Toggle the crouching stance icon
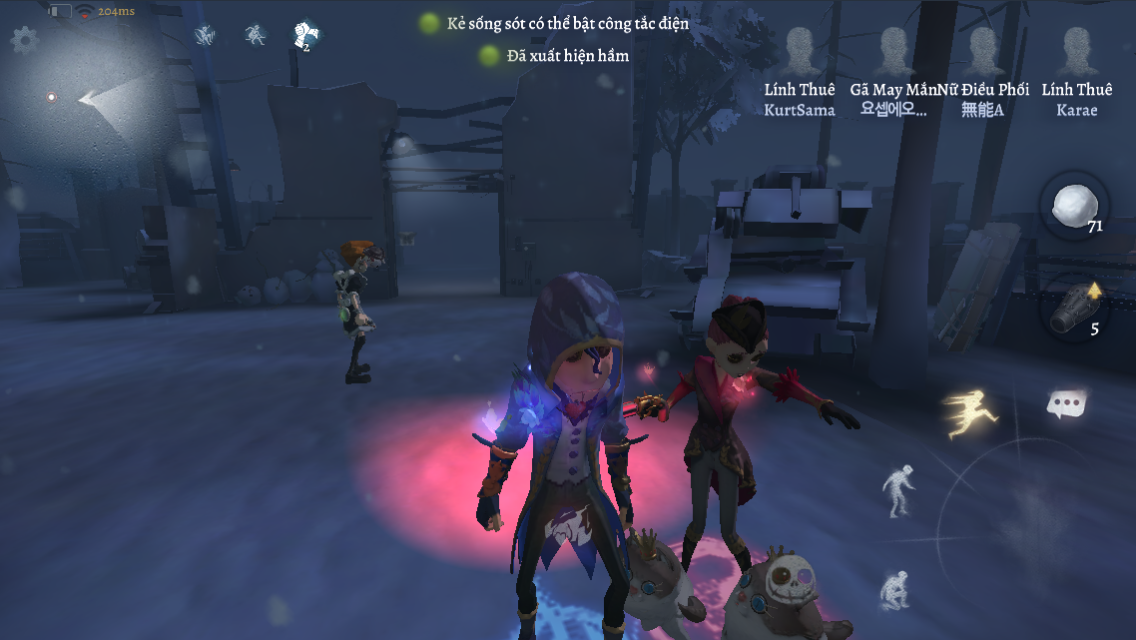The image size is (1136, 640). [x=894, y=589]
